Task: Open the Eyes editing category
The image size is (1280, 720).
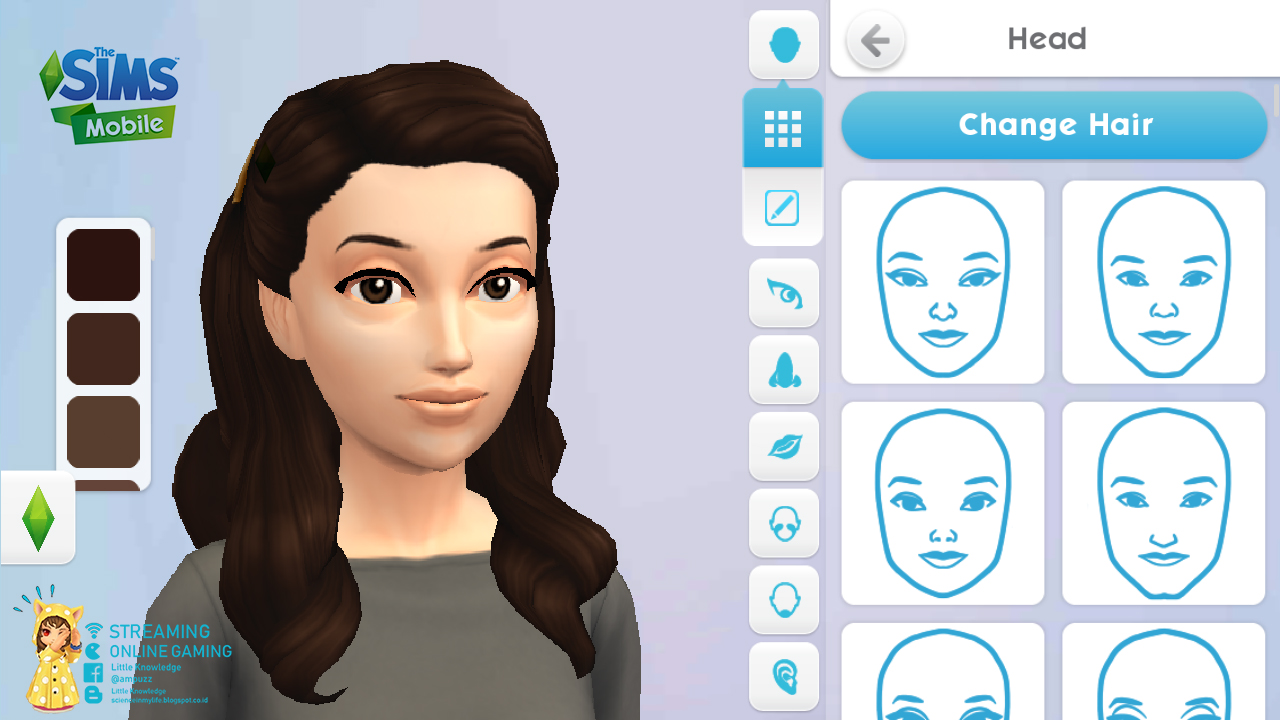Action: (784, 293)
